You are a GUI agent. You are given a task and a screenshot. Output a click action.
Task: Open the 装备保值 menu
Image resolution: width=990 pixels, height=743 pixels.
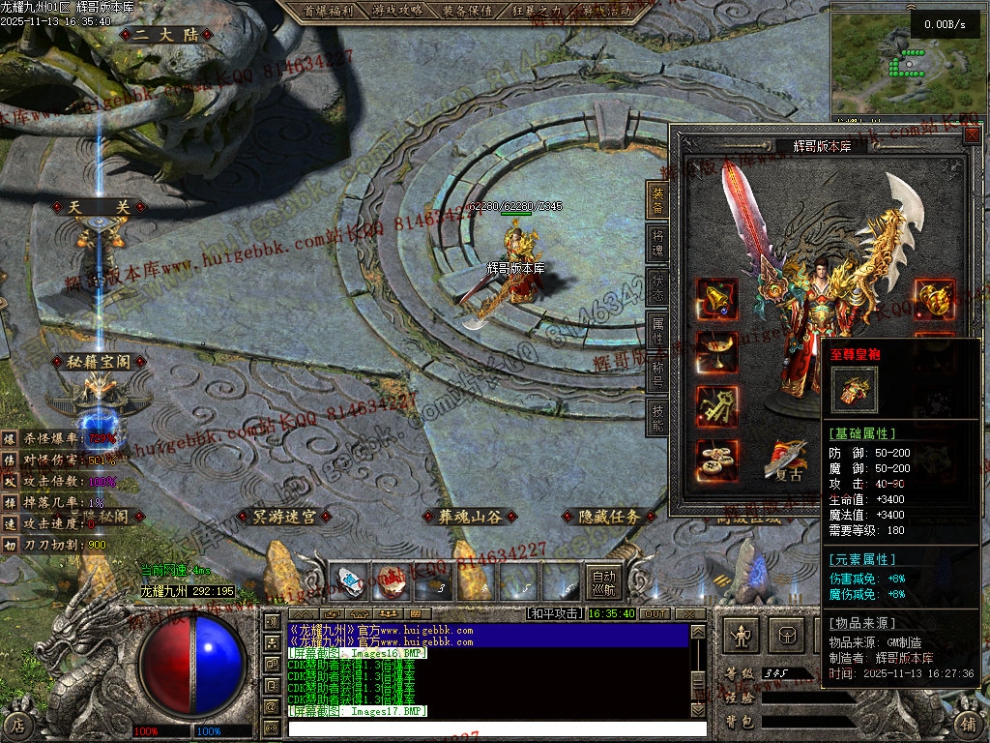[466, 11]
